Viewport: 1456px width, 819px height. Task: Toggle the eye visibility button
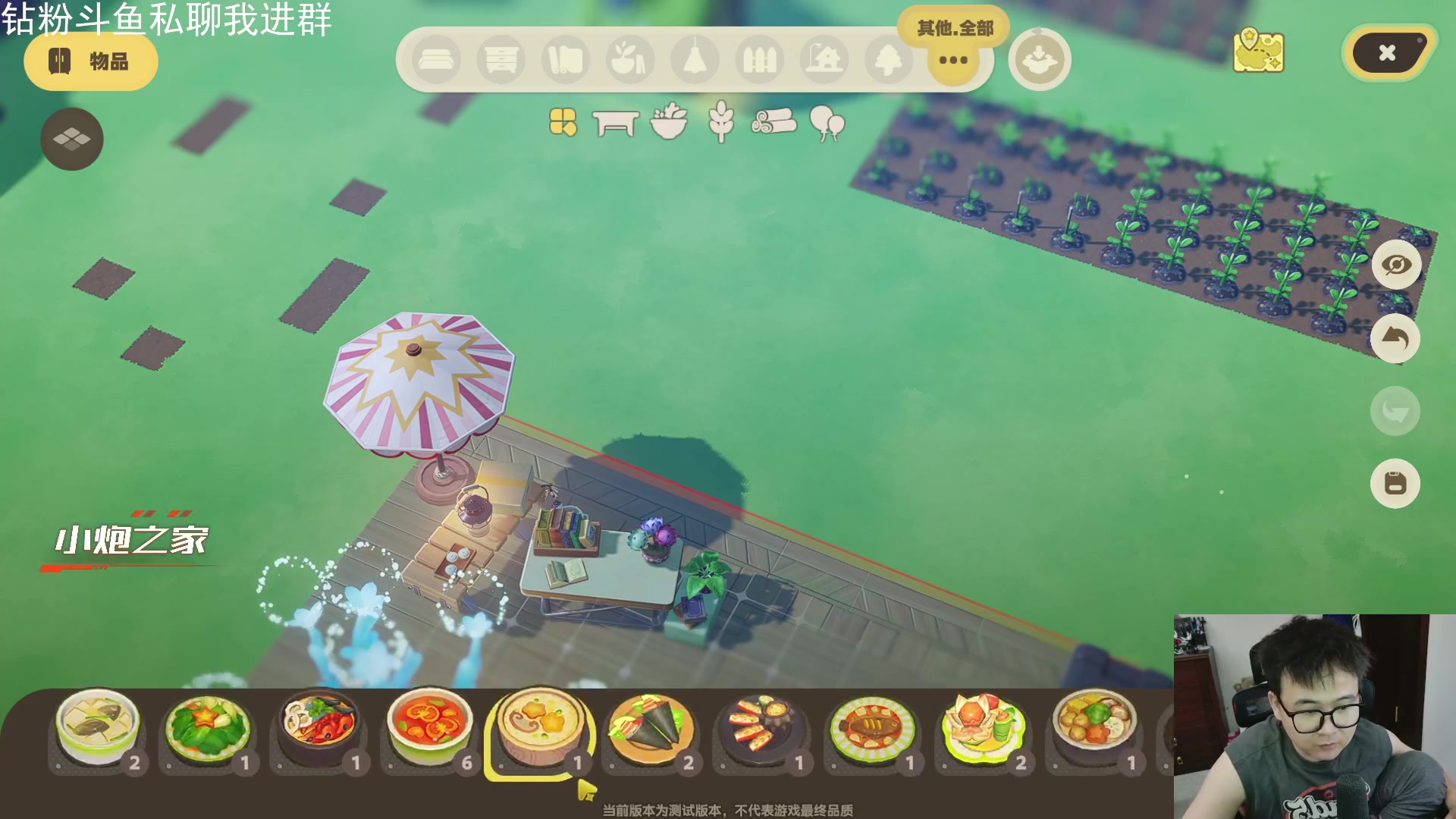click(1395, 265)
